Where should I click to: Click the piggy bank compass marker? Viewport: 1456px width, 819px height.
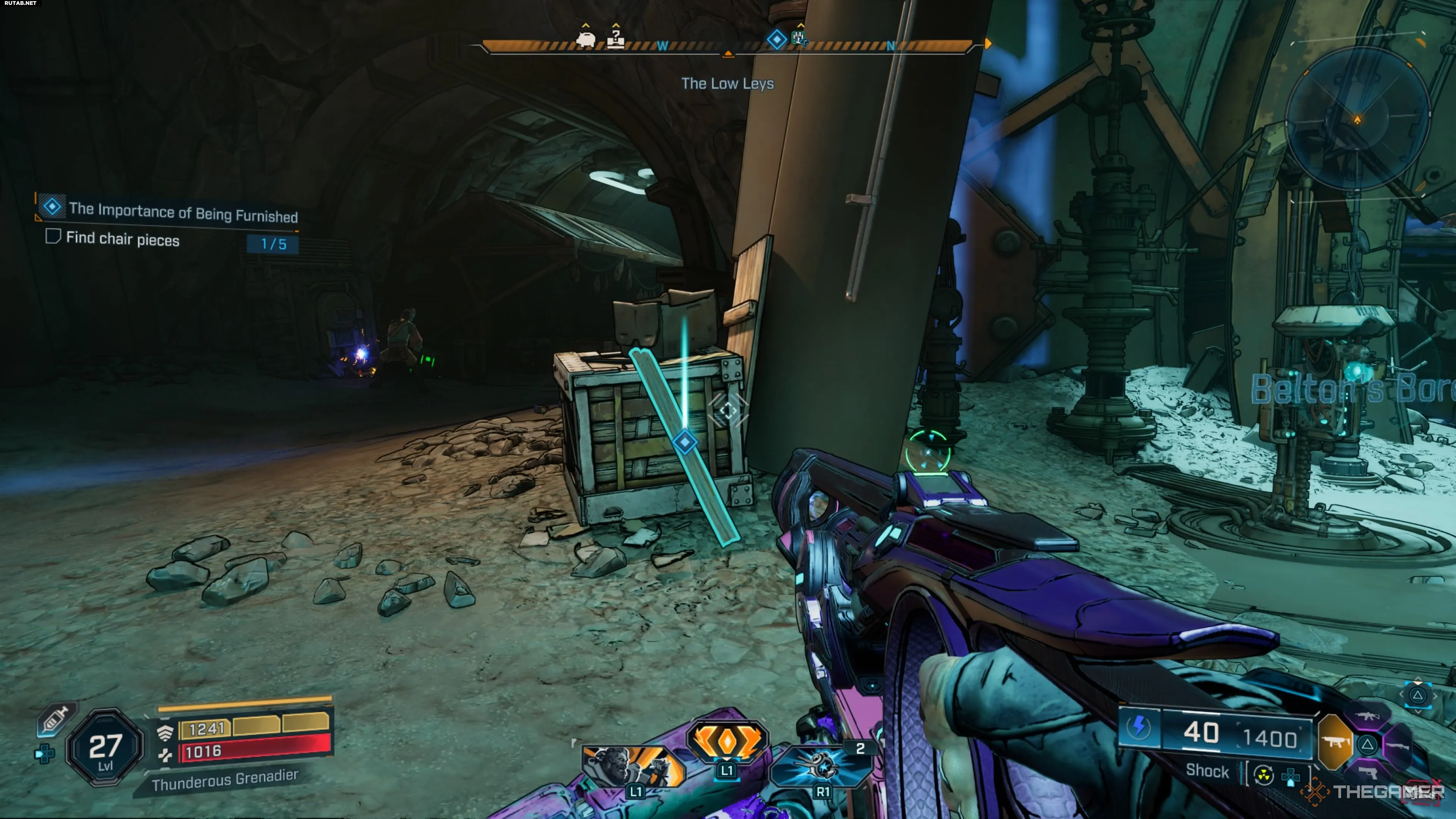coord(585,39)
